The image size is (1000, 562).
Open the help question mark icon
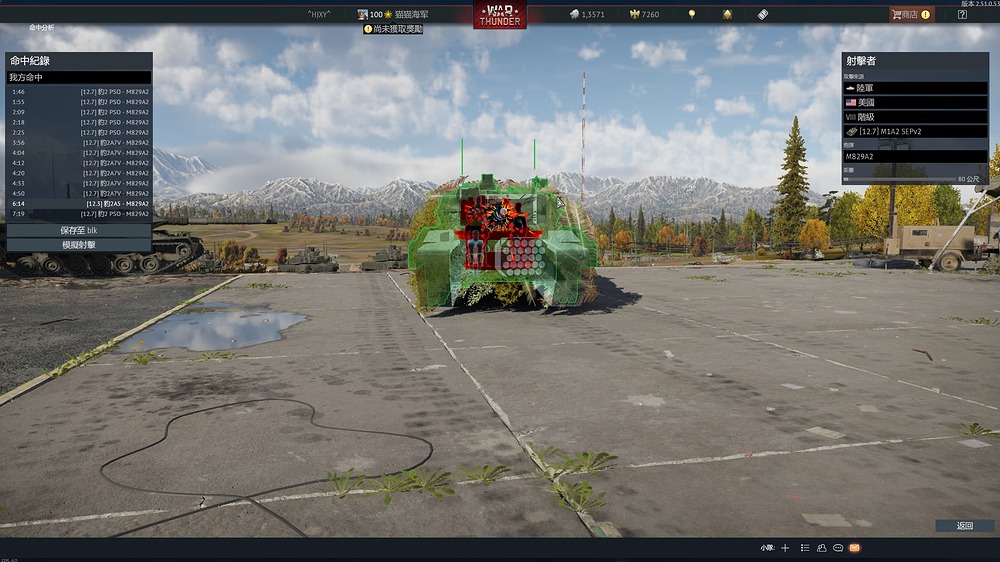(x=962, y=15)
